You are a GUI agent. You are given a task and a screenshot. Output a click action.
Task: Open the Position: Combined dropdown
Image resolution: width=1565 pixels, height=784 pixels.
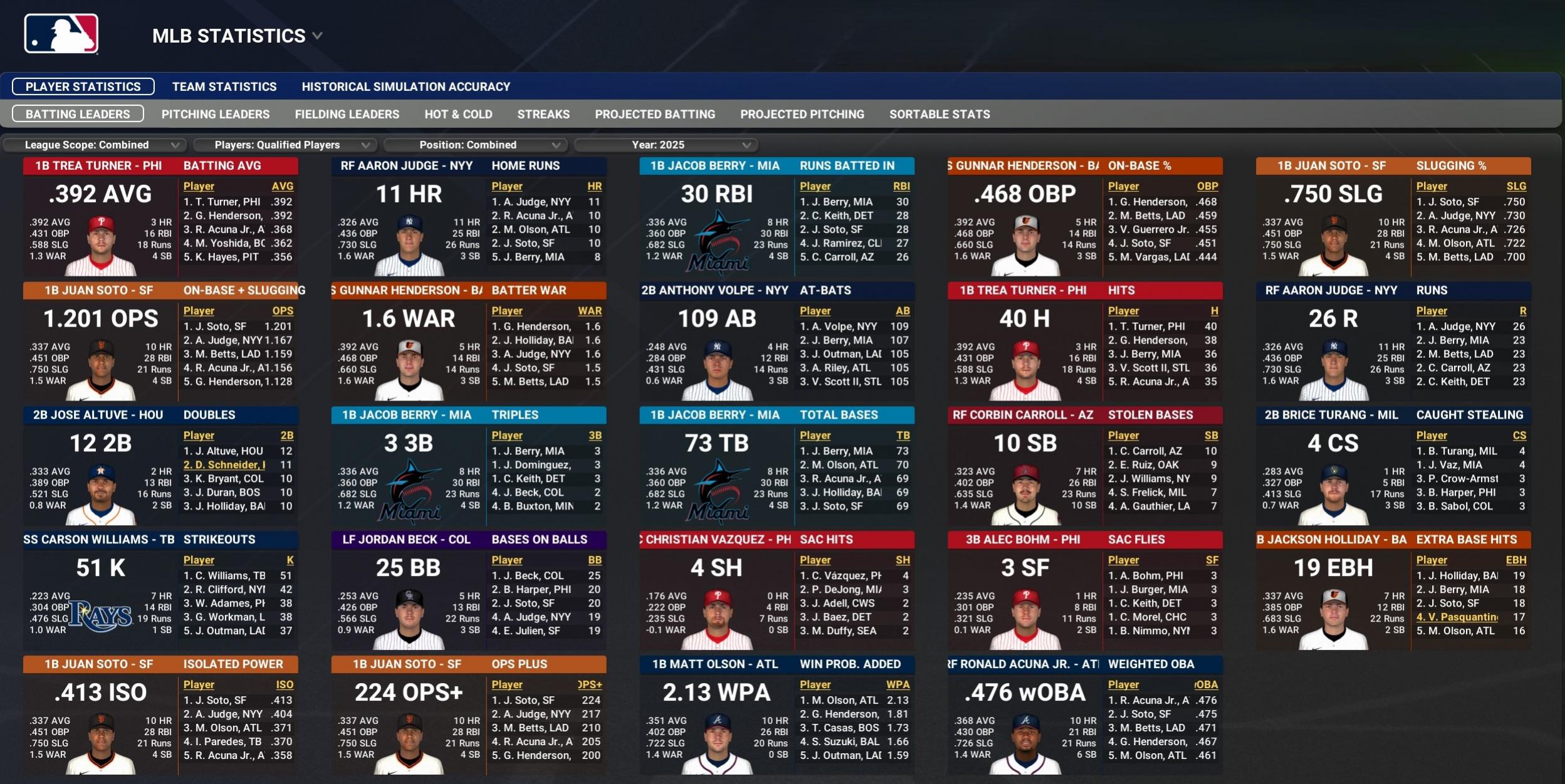[x=476, y=145]
